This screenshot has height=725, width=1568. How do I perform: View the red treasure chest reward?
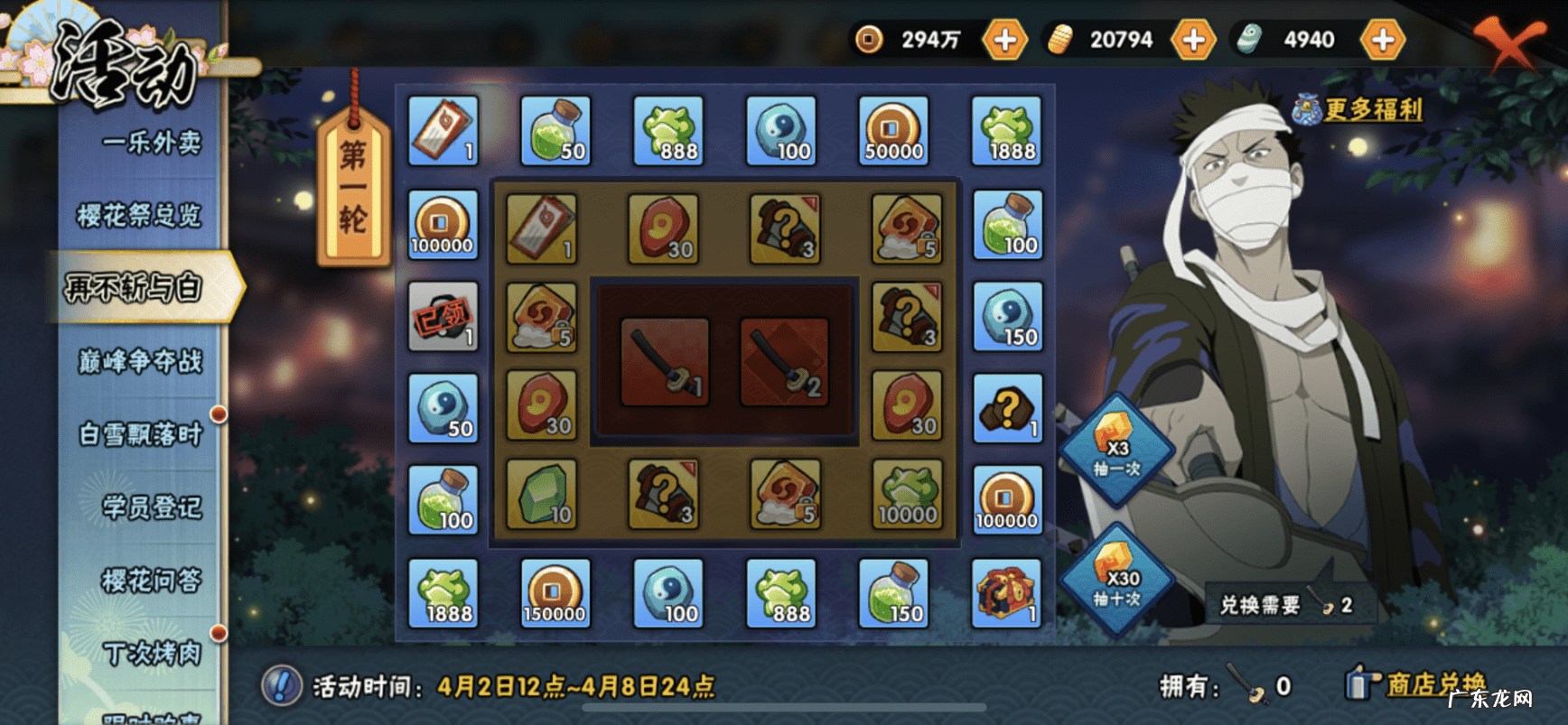point(1006,593)
